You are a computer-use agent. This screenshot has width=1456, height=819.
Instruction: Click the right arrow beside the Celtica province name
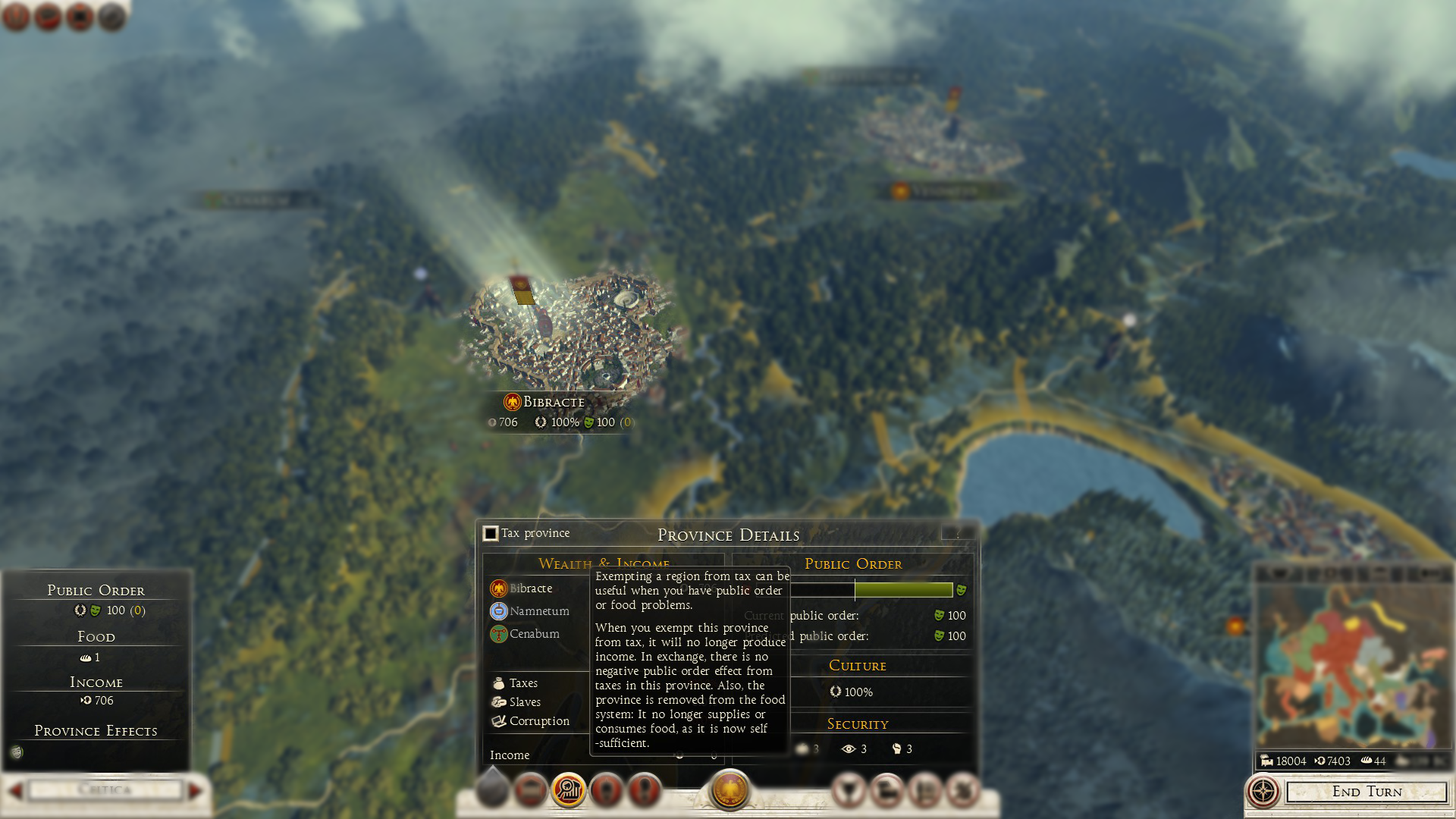195,789
